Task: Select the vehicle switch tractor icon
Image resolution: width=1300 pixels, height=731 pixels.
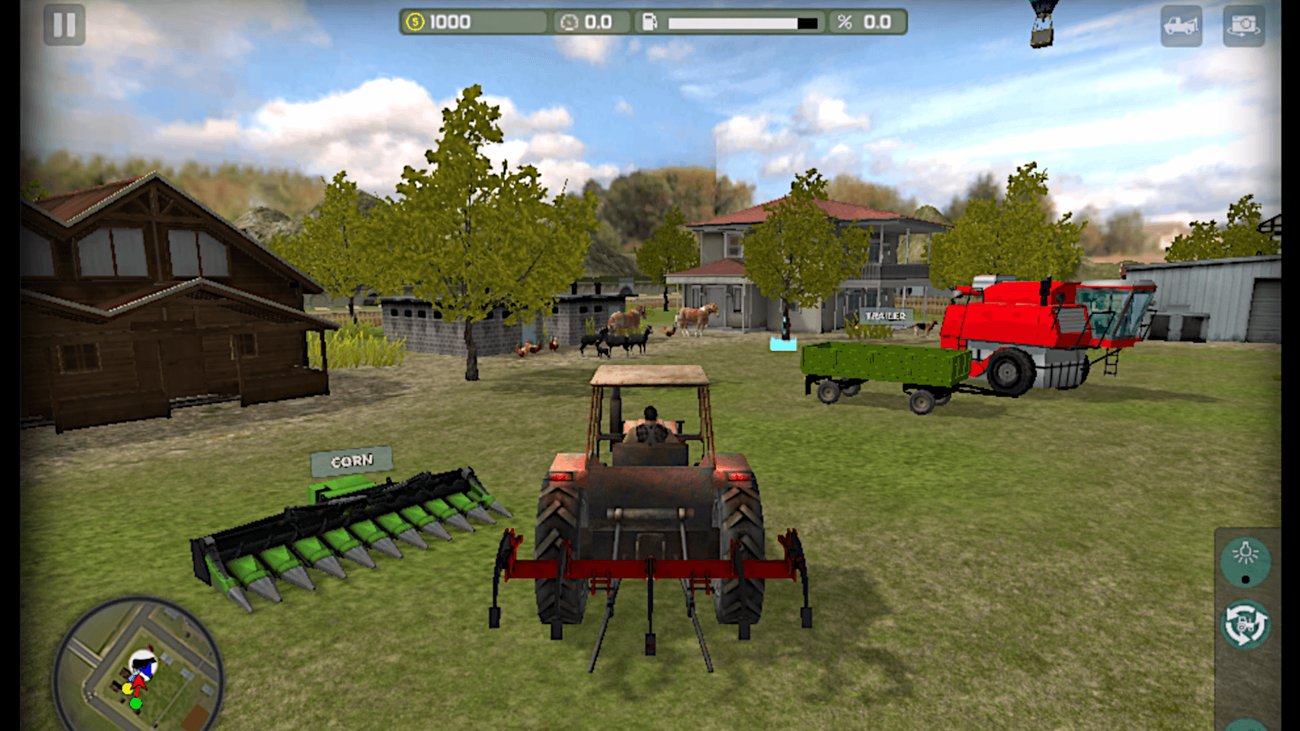Action: (1243, 620)
